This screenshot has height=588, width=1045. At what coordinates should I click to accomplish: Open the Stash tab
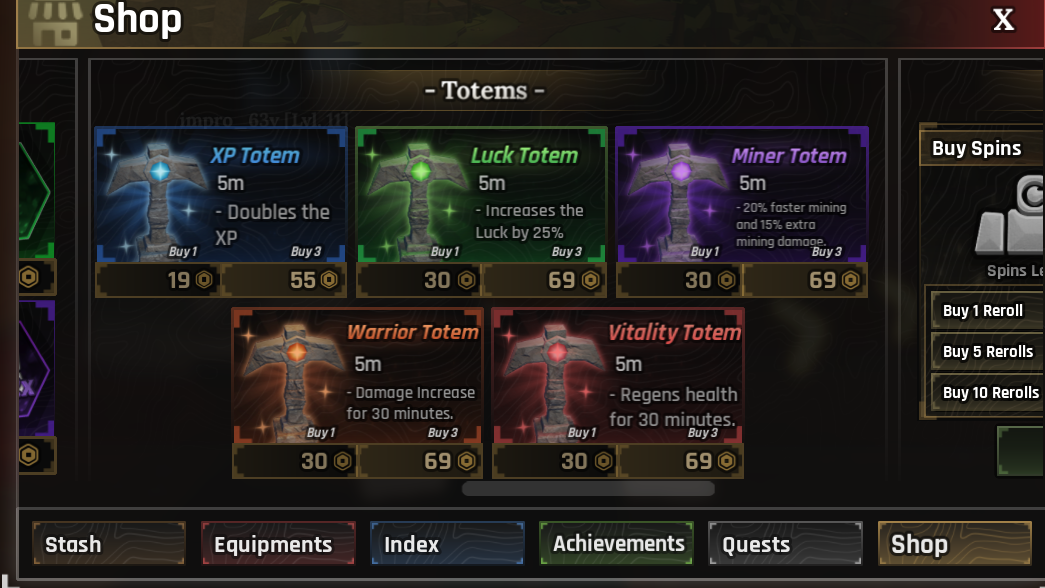coord(108,544)
